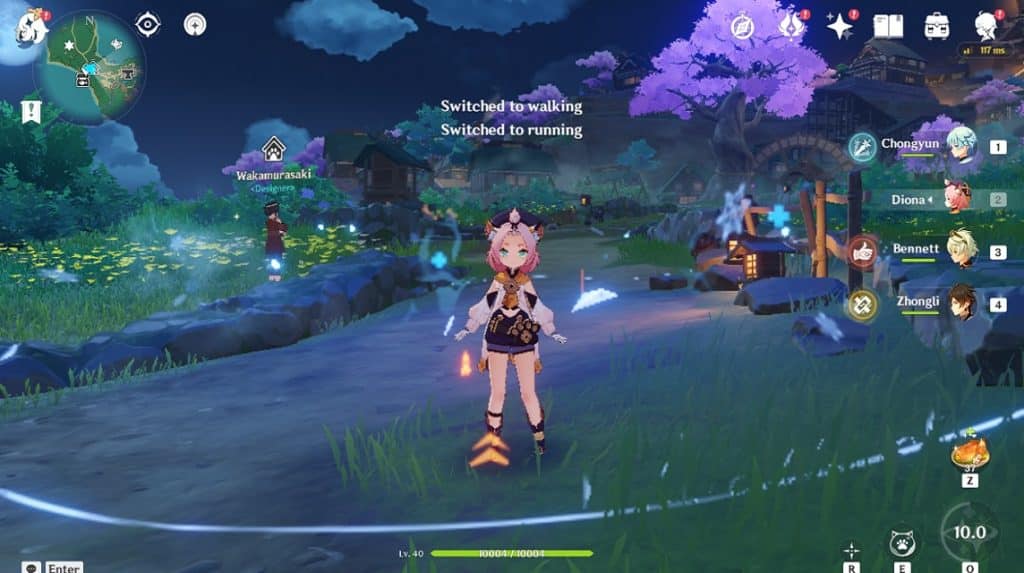Click the round icon right of the eye icon
The width and height of the screenshot is (1024, 573).
click(194, 24)
